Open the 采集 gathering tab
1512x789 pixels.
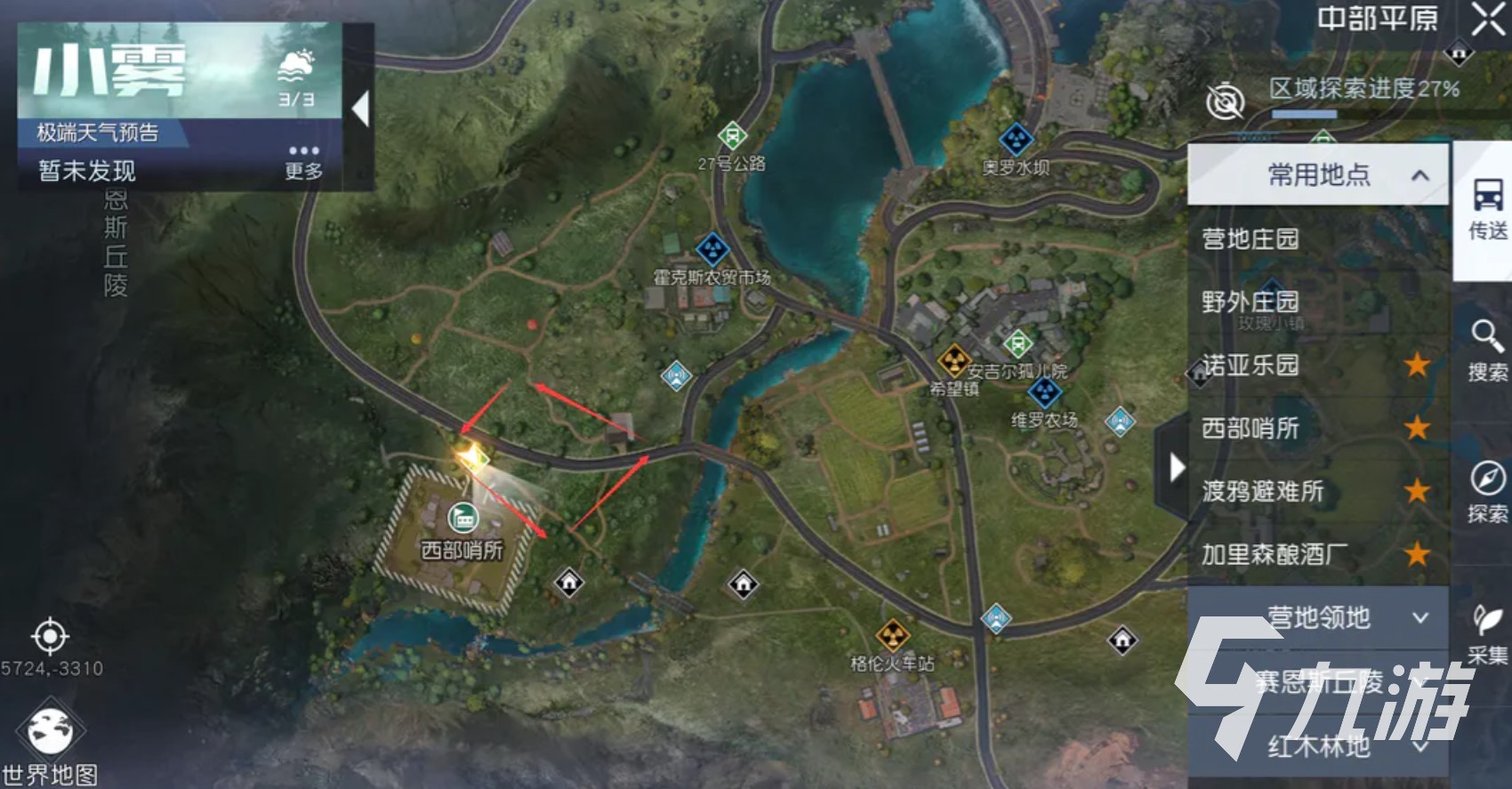pyautogui.click(x=1487, y=633)
